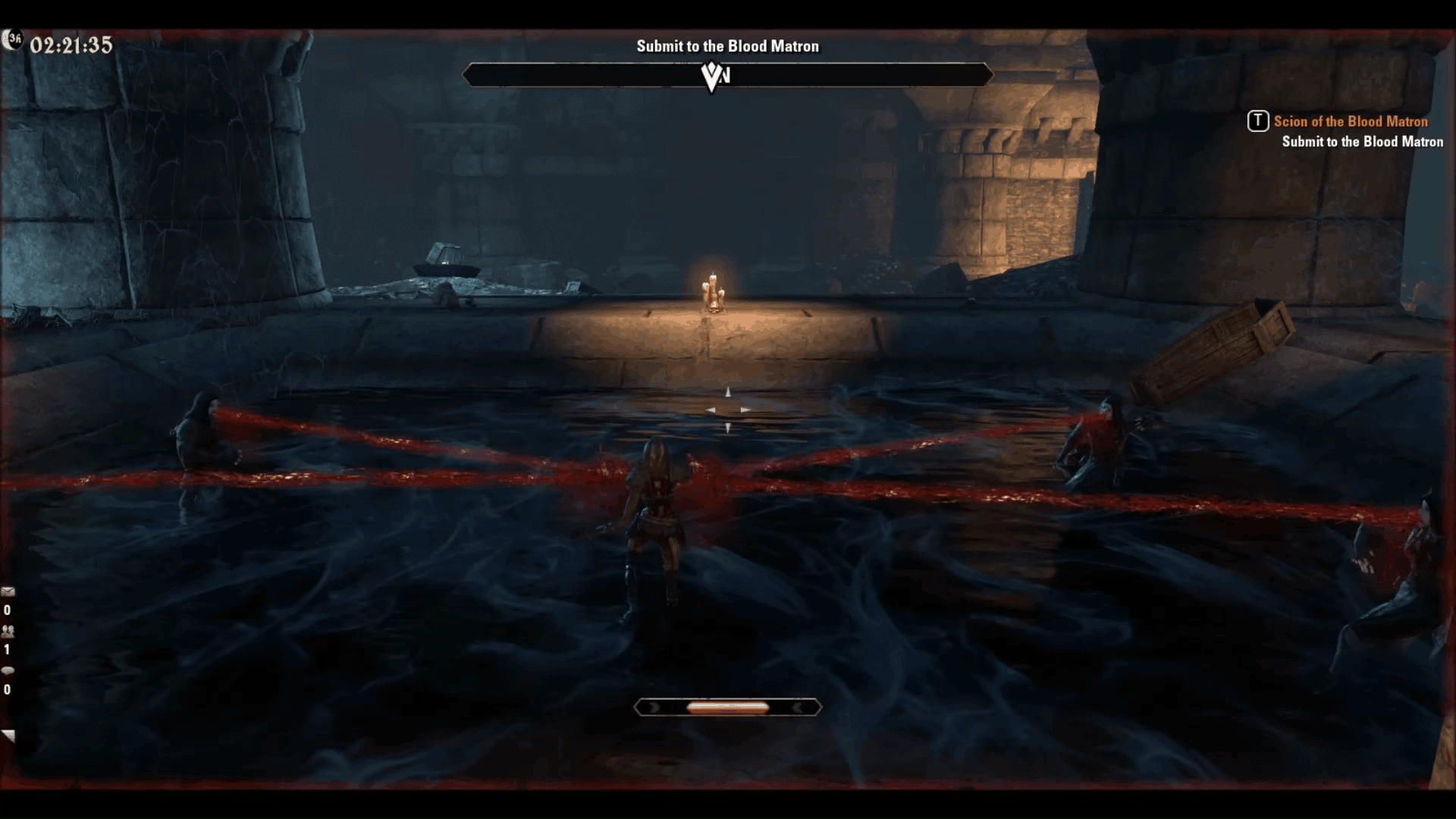Click the left chevron on the stamina bar

654,706
